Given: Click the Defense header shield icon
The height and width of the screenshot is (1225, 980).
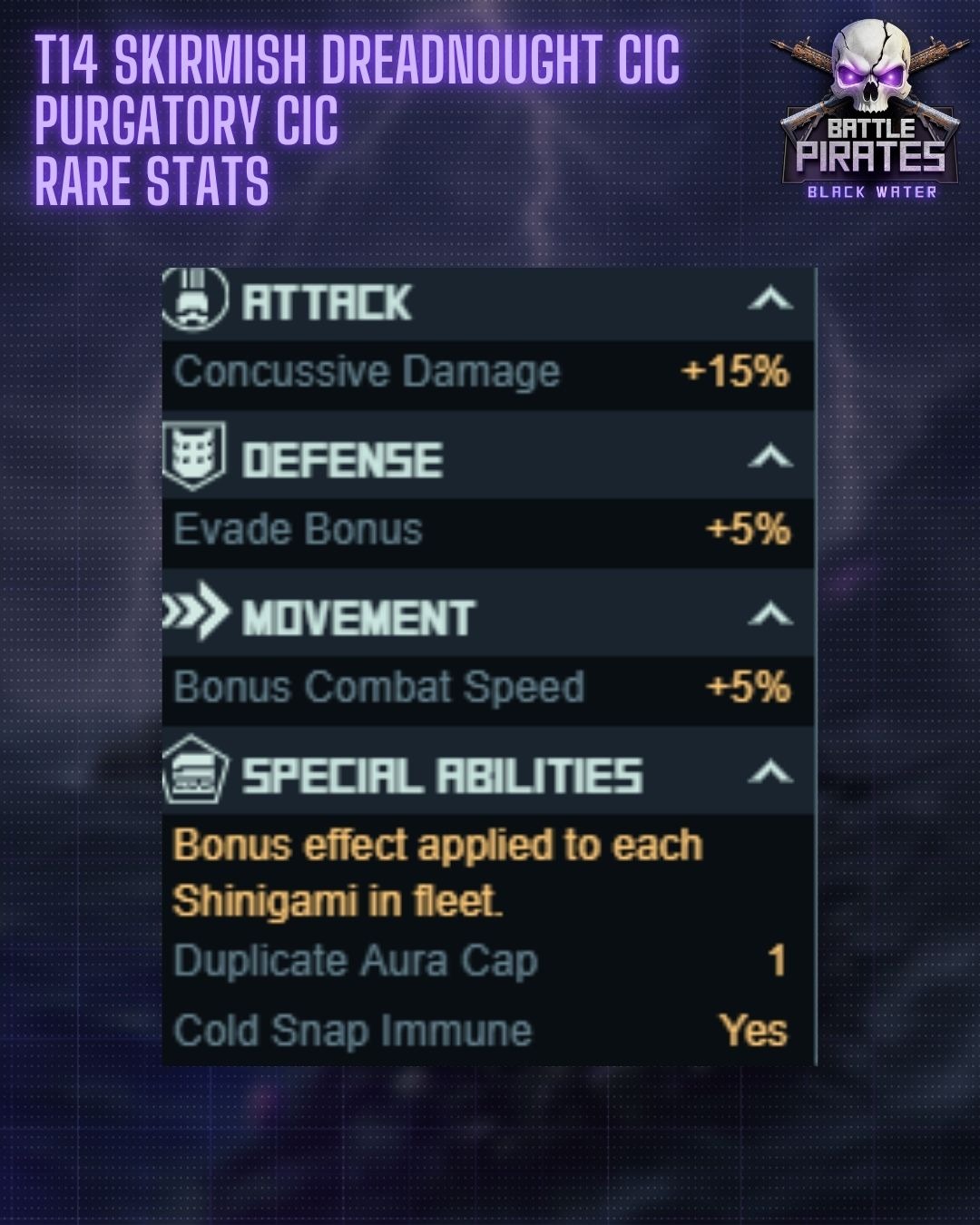Looking at the screenshot, I should pyautogui.click(x=193, y=455).
